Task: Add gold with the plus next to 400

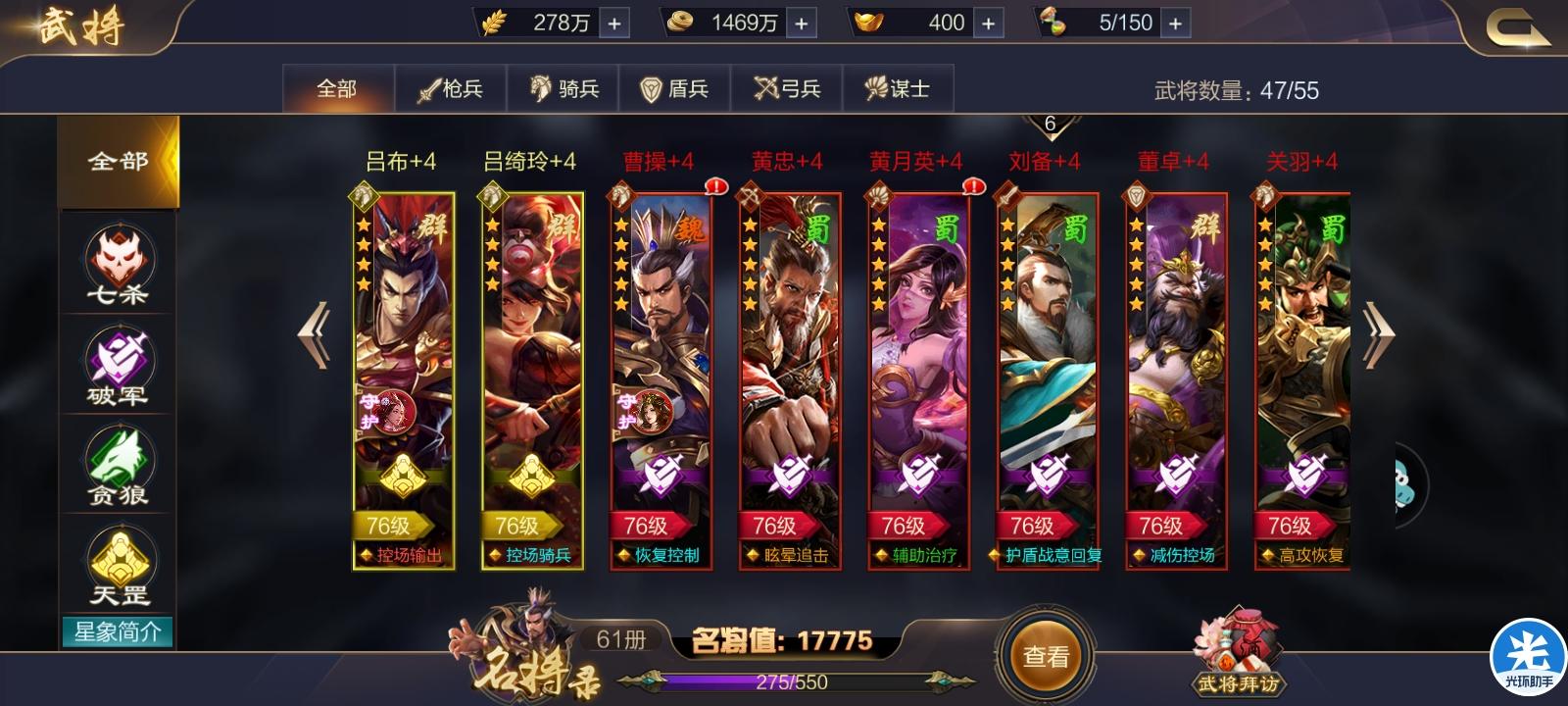Action: 990,22
